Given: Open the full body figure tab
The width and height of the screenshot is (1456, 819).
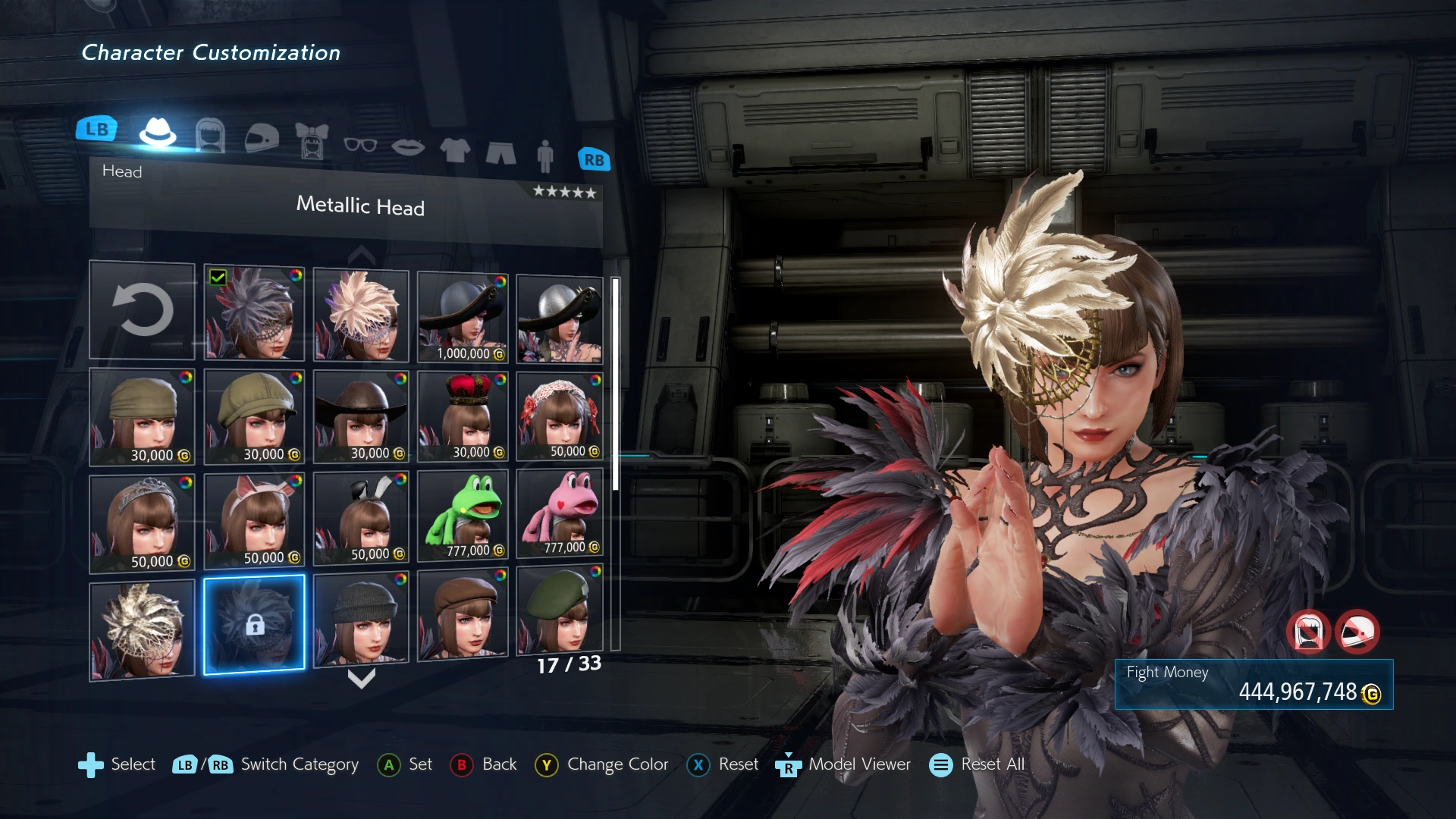Looking at the screenshot, I should (544, 156).
